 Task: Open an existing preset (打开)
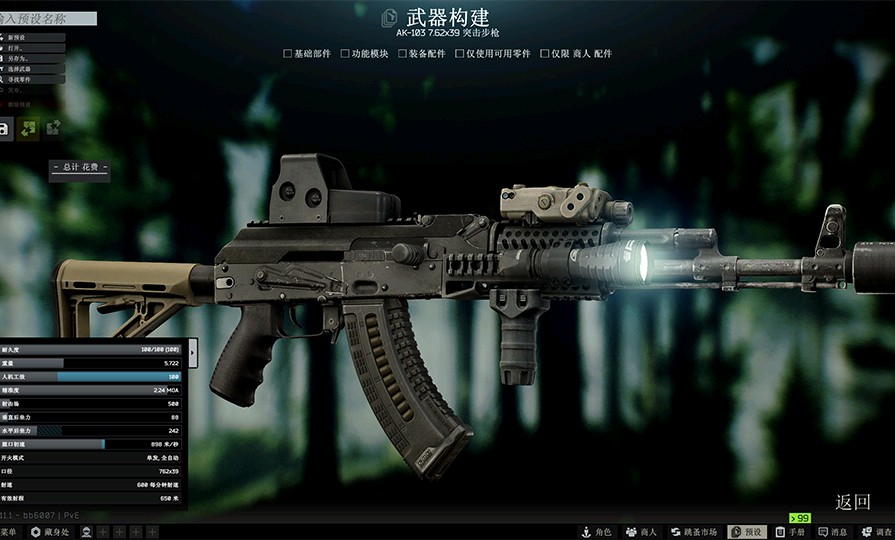[x=30, y=48]
